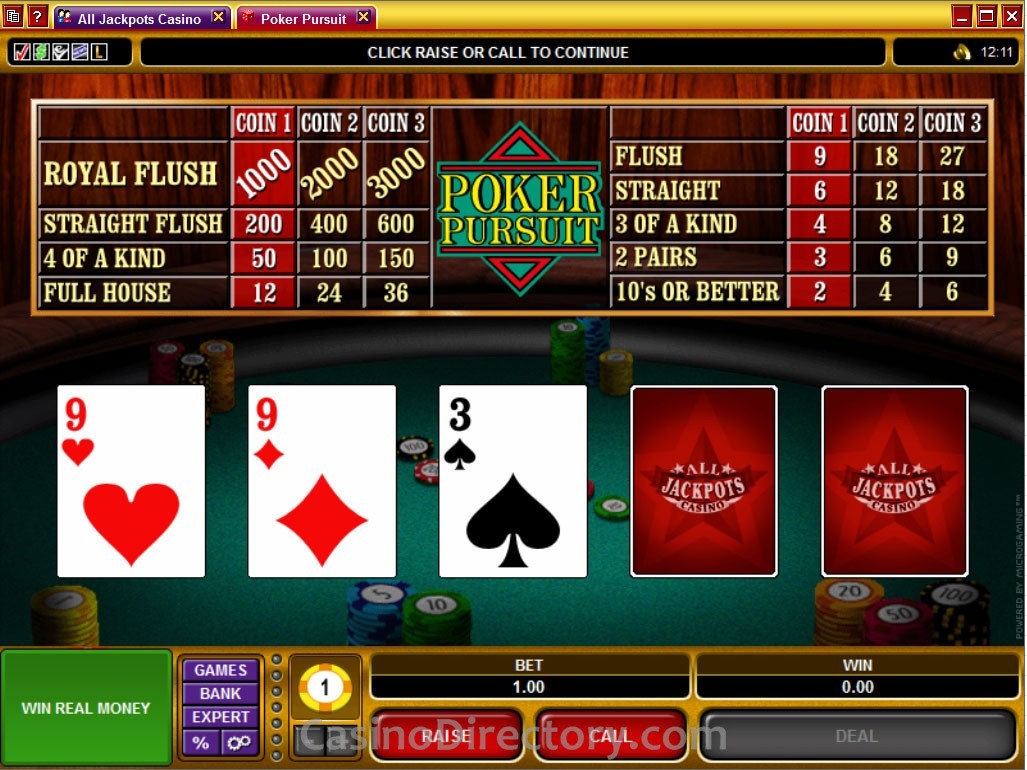Click the gold L icon
This screenshot has height=770, width=1027.
click(x=98, y=52)
